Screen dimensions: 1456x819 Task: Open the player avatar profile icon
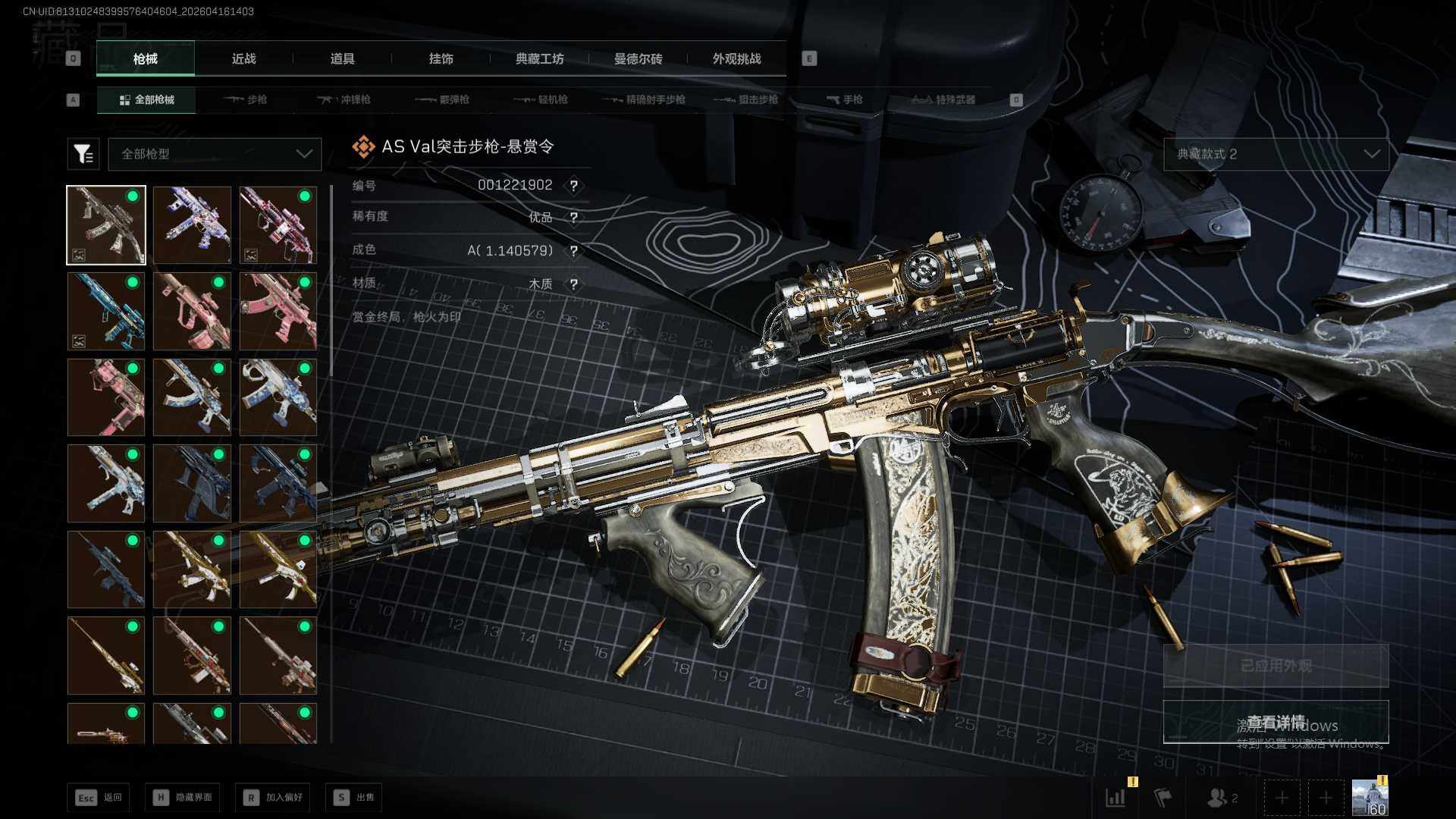(x=1370, y=797)
